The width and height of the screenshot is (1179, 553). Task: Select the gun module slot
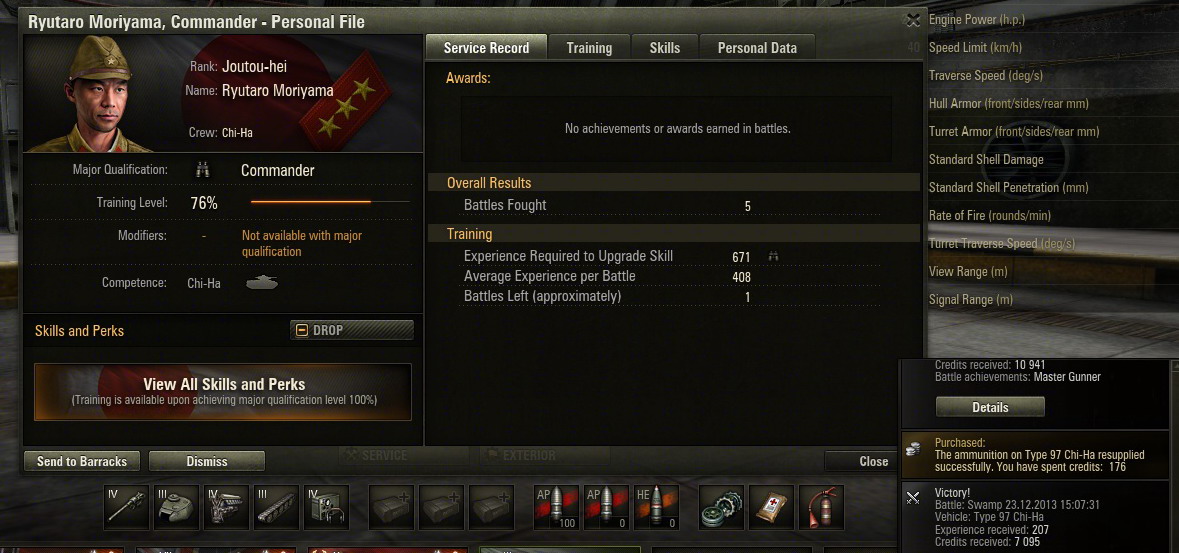126,507
